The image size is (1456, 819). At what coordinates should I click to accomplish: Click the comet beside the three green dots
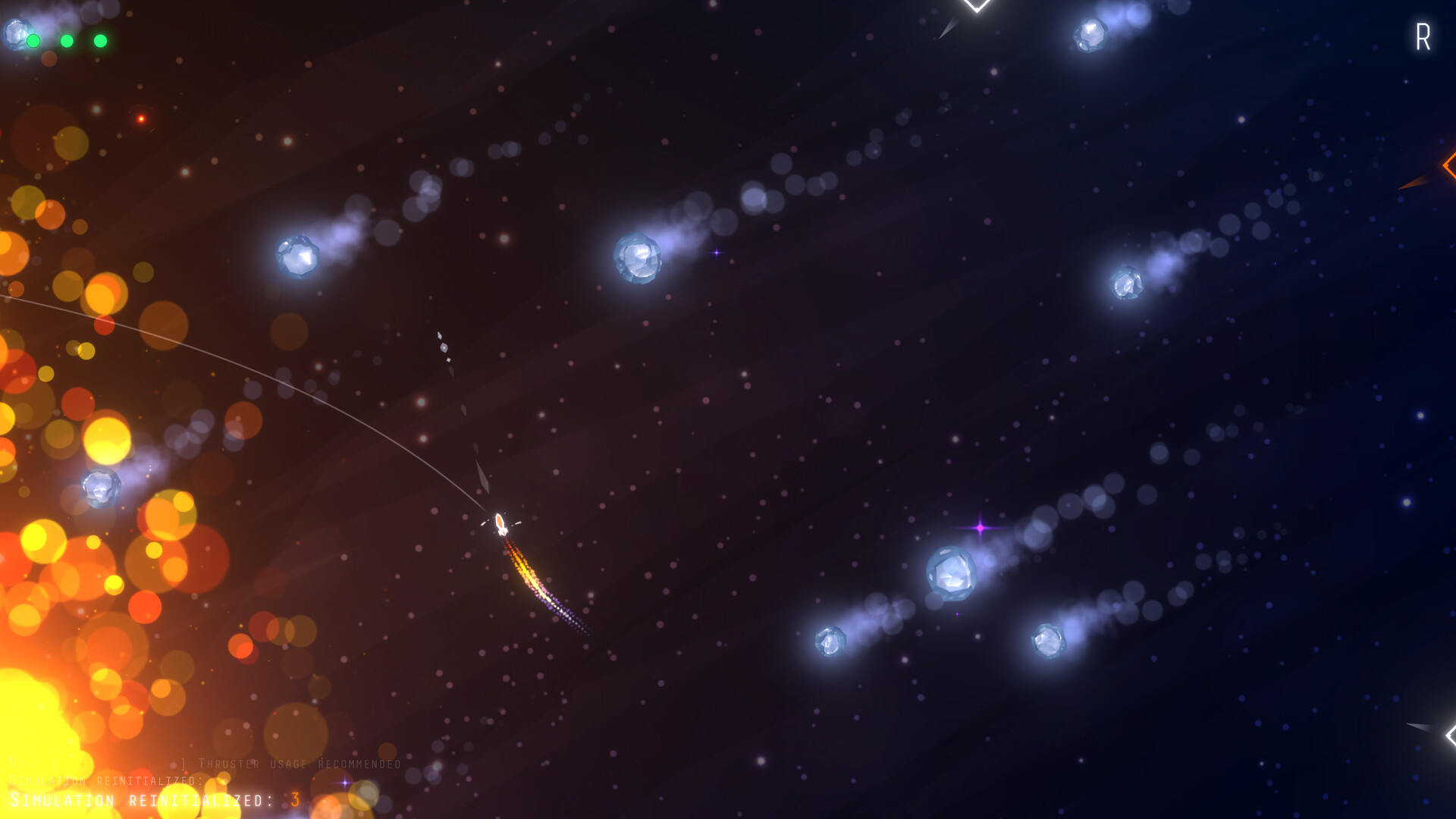pos(14,34)
